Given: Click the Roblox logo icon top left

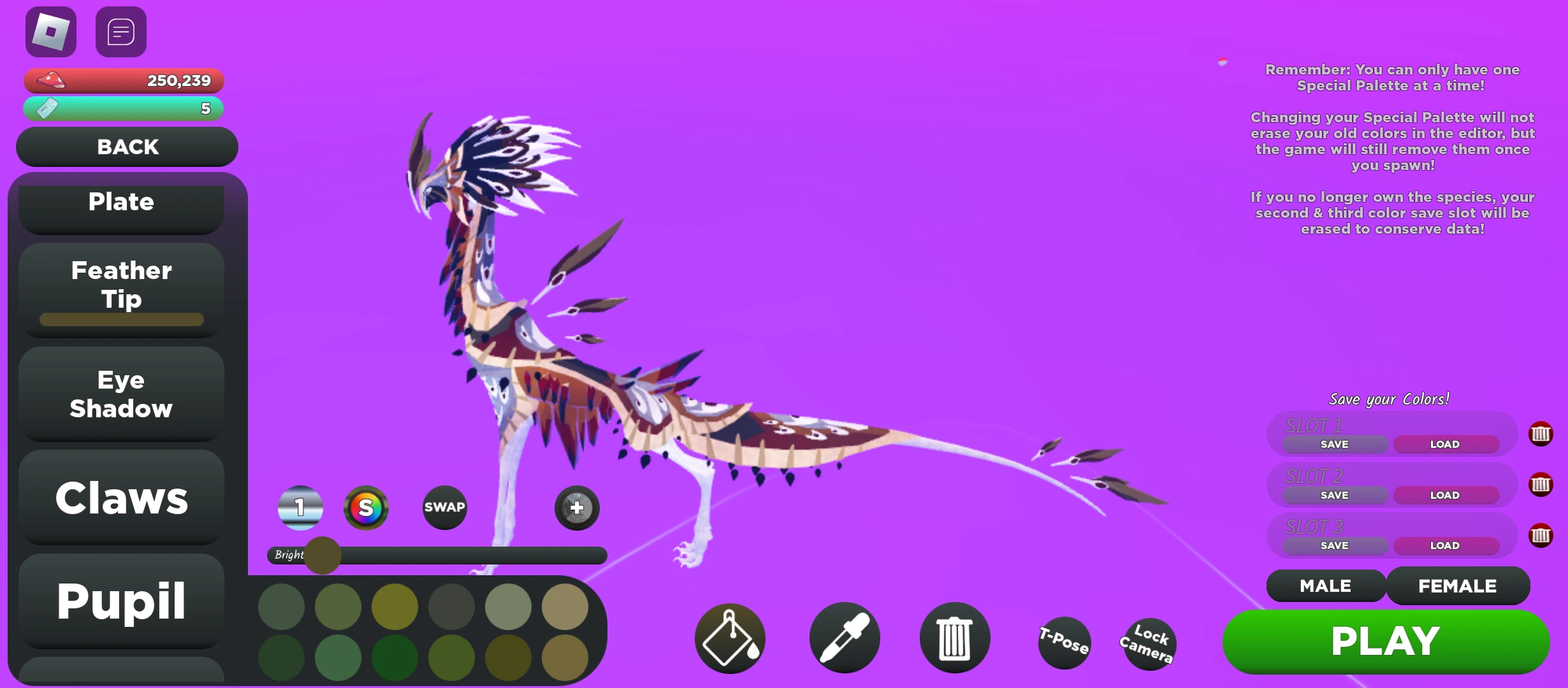Looking at the screenshot, I should pyautogui.click(x=50, y=31).
